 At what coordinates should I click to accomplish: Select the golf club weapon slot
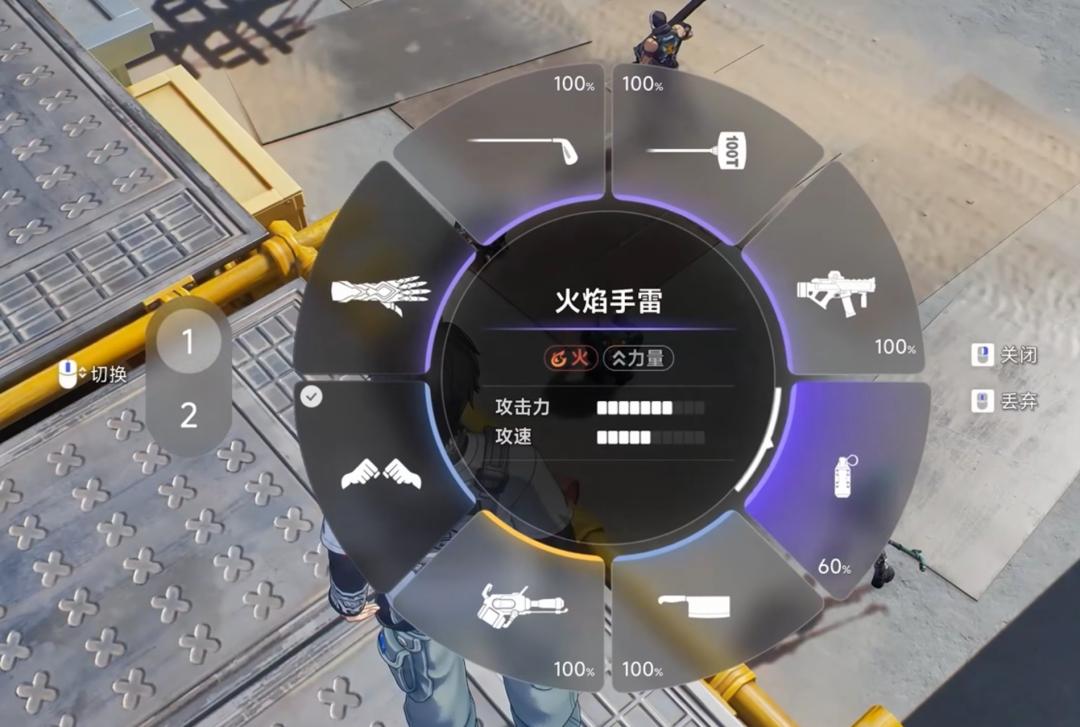522,148
